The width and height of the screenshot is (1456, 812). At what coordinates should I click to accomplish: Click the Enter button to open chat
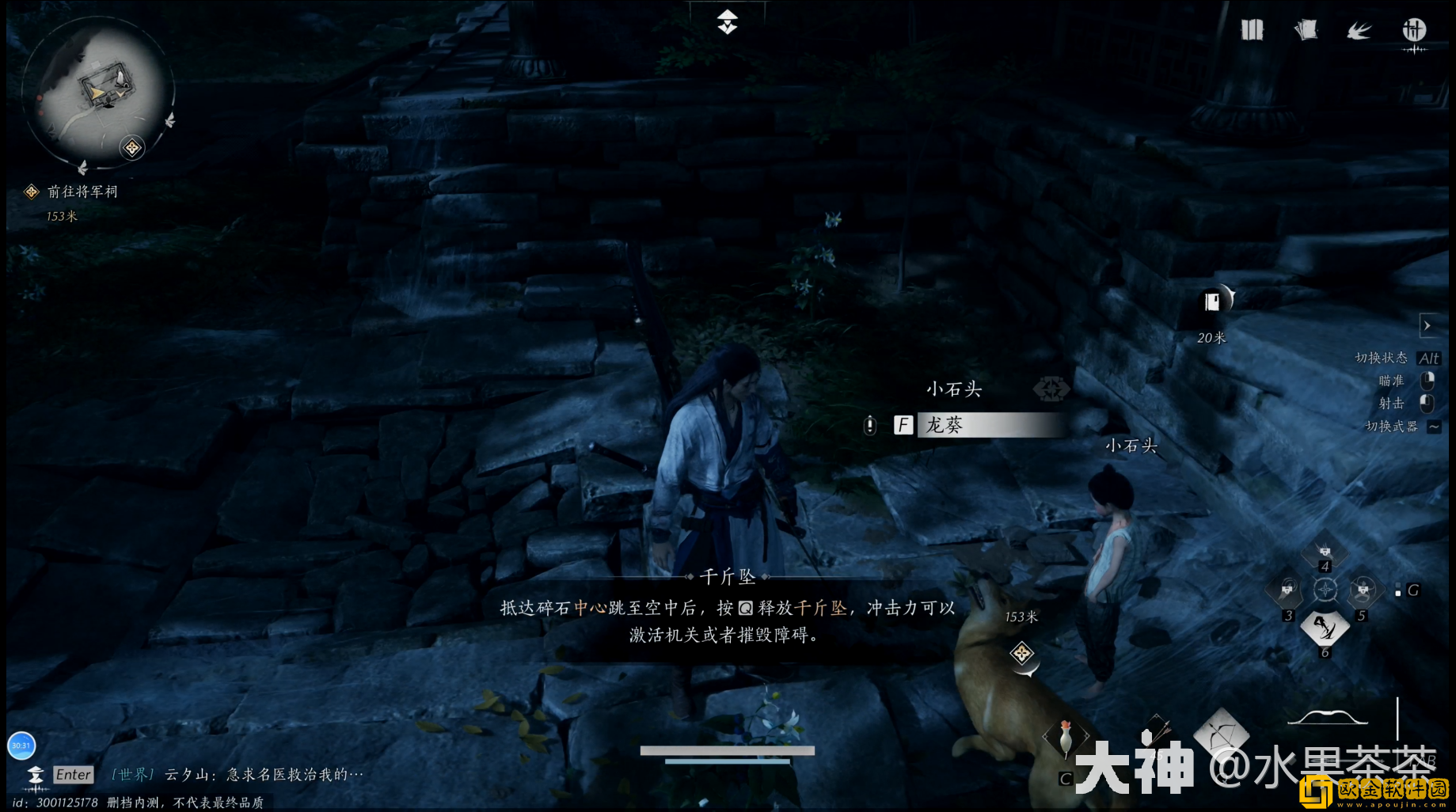pos(73,775)
